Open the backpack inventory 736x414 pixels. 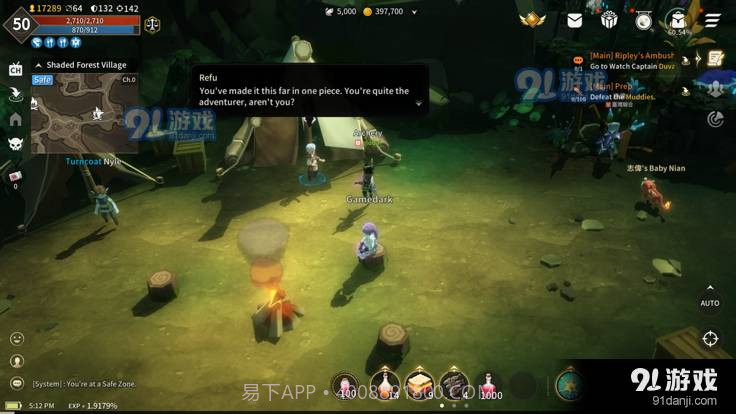[677, 20]
